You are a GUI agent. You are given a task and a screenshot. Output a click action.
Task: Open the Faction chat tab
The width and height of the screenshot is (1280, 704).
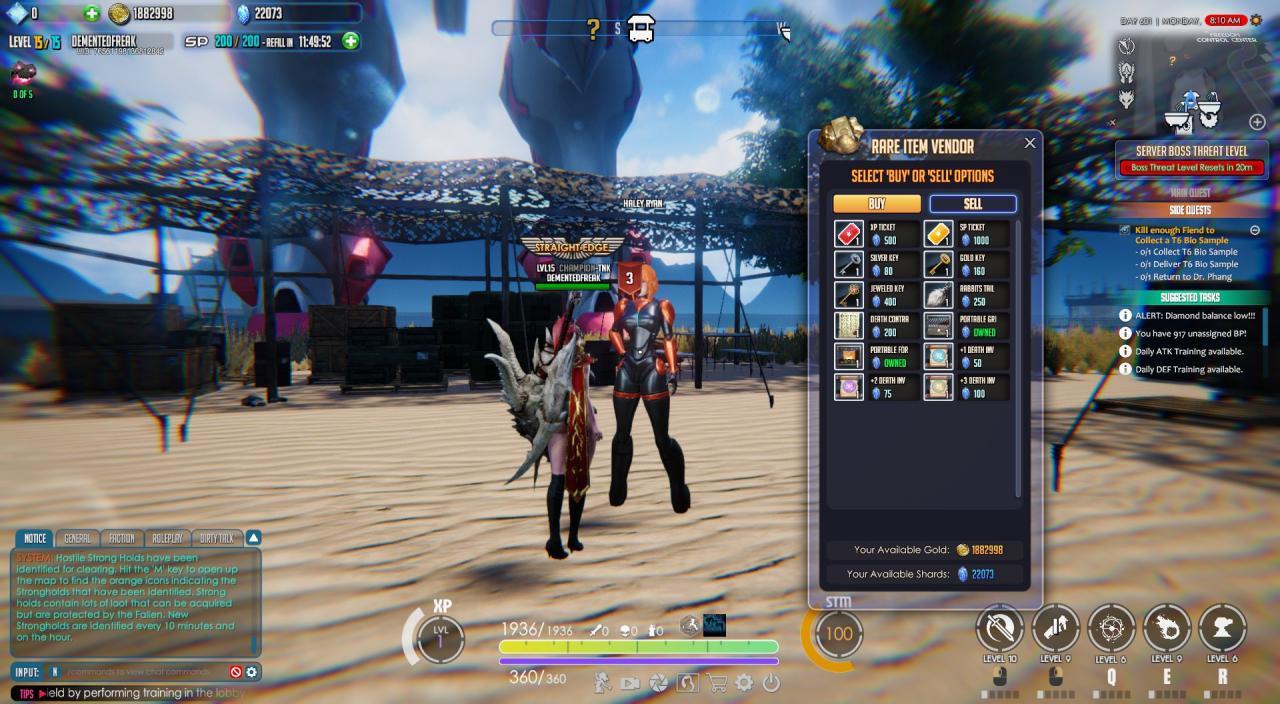tap(121, 538)
